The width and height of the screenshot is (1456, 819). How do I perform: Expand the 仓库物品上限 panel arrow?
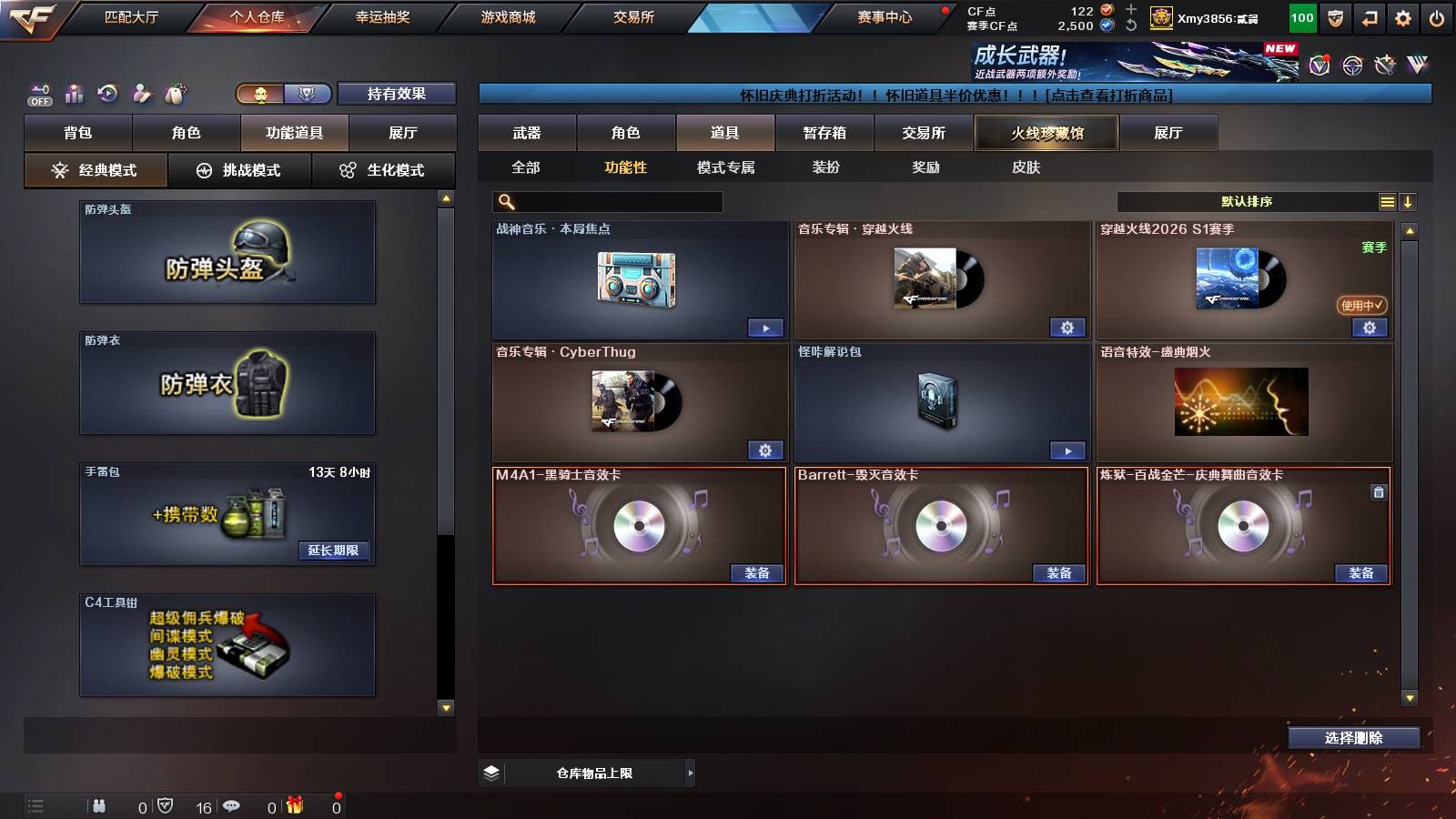click(689, 773)
